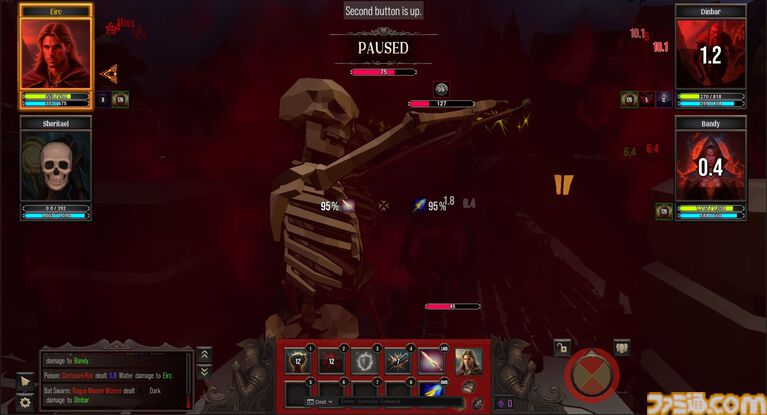Open the Cmd dropdown next to console
The width and height of the screenshot is (767, 415).
[320, 402]
